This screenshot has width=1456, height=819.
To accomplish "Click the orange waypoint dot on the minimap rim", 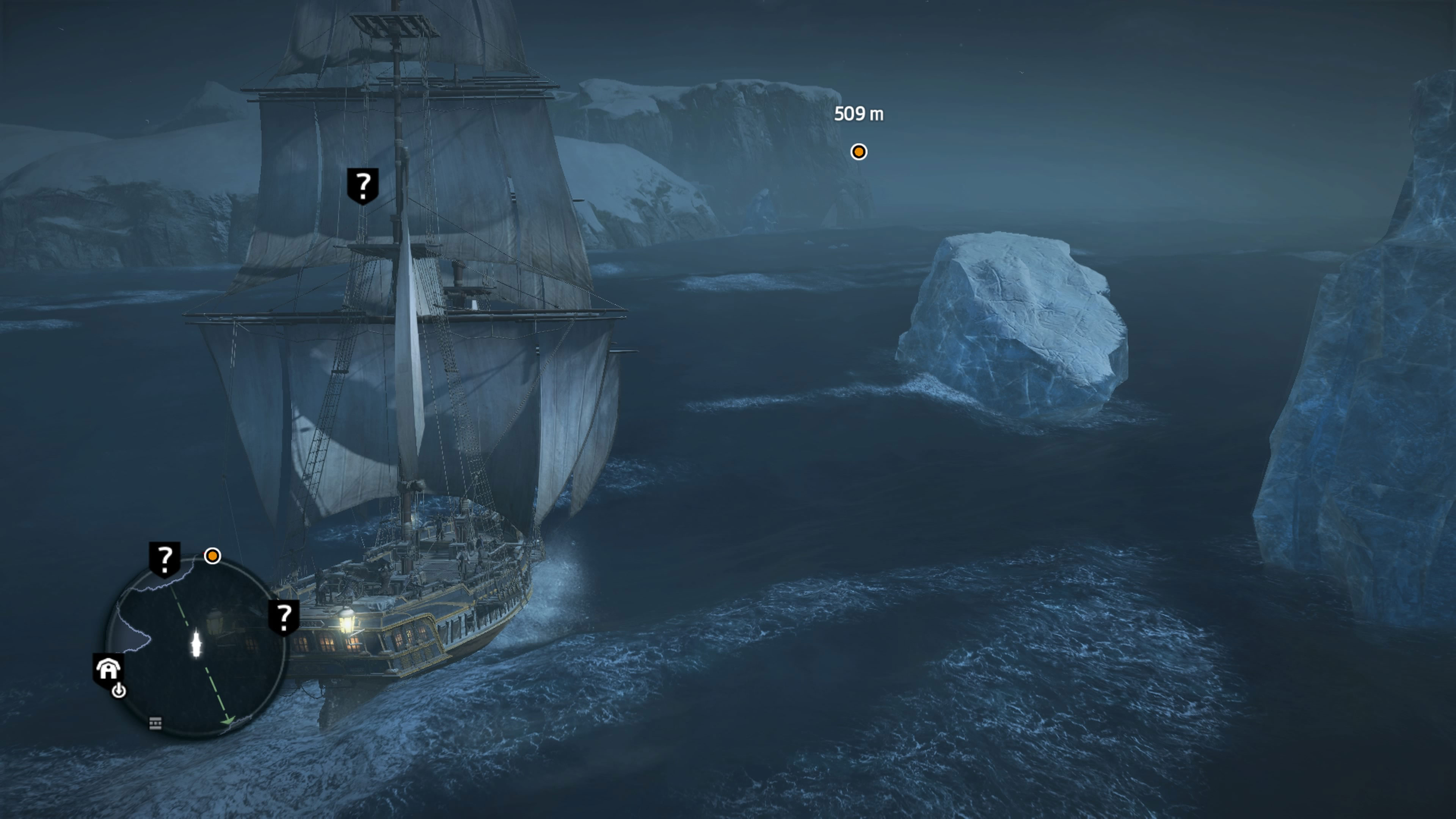I will coord(212,556).
